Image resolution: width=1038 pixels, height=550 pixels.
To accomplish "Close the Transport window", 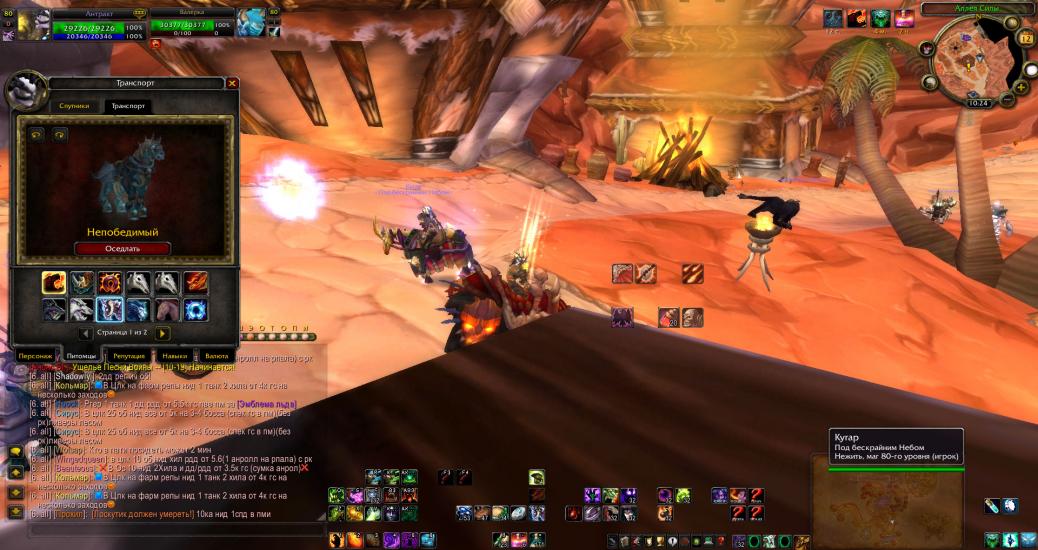I will pyautogui.click(x=232, y=84).
